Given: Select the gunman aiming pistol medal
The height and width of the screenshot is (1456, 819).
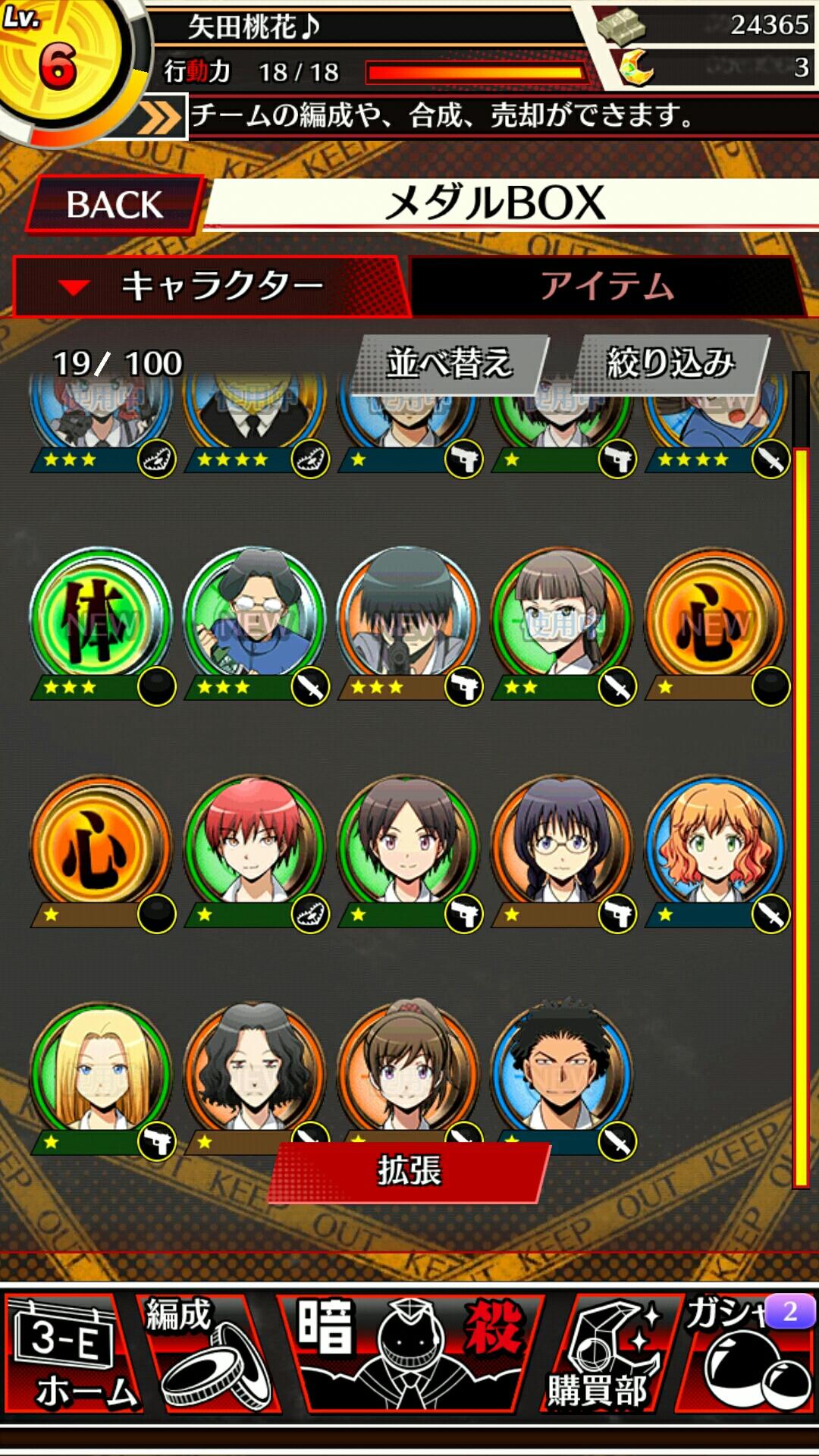Looking at the screenshot, I should pyautogui.click(x=409, y=618).
